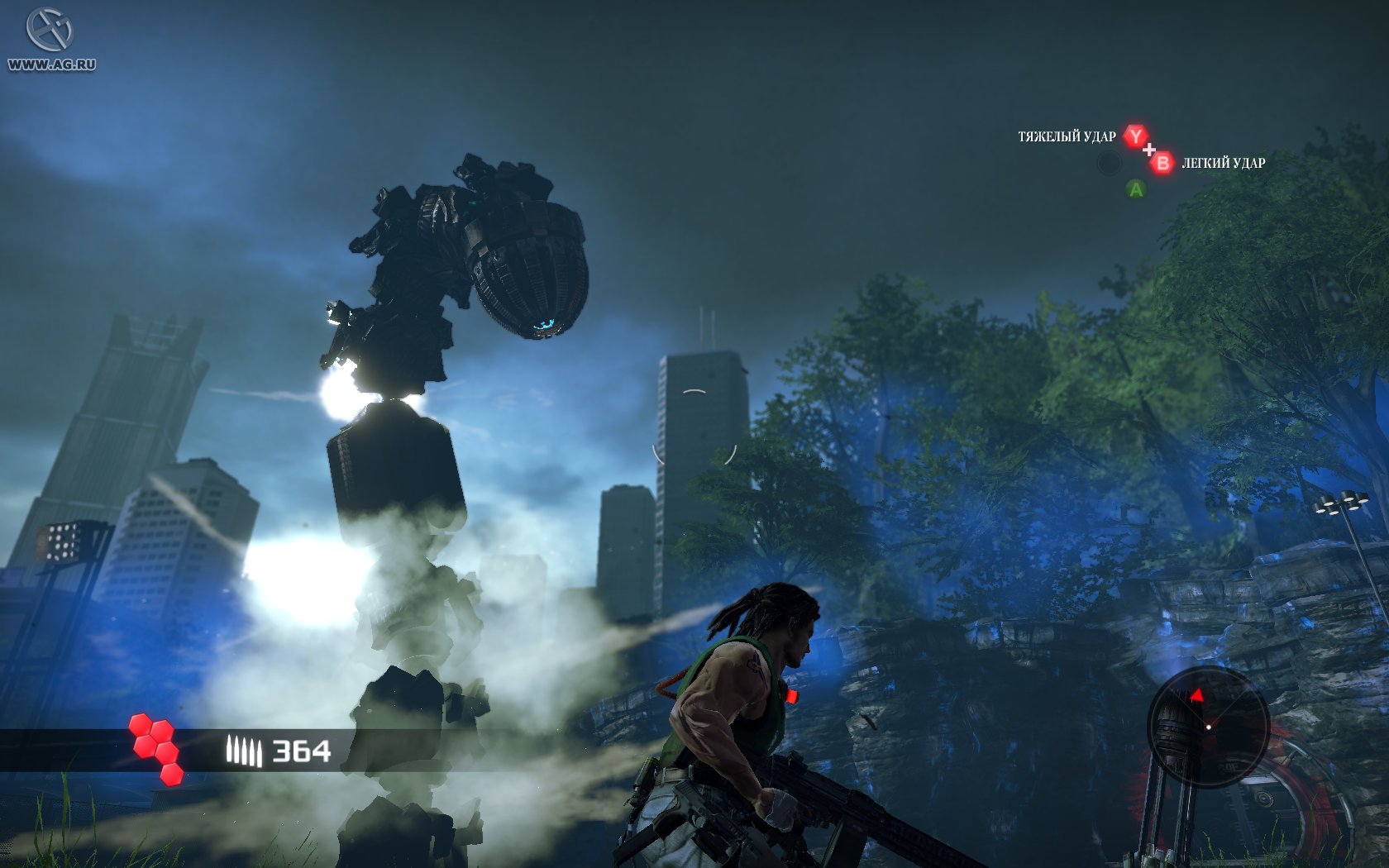
Task: Click the circular minimap radar
Action: 1208,727
